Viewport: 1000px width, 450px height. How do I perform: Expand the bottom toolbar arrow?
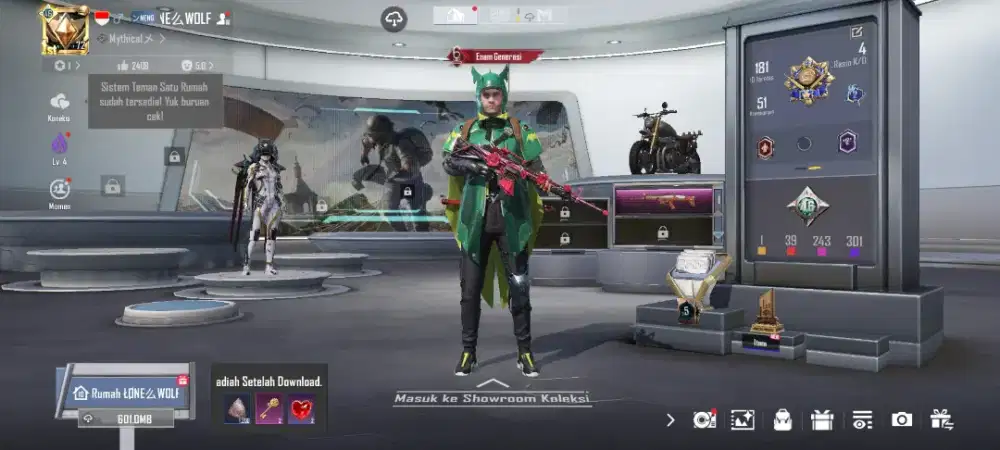point(670,420)
